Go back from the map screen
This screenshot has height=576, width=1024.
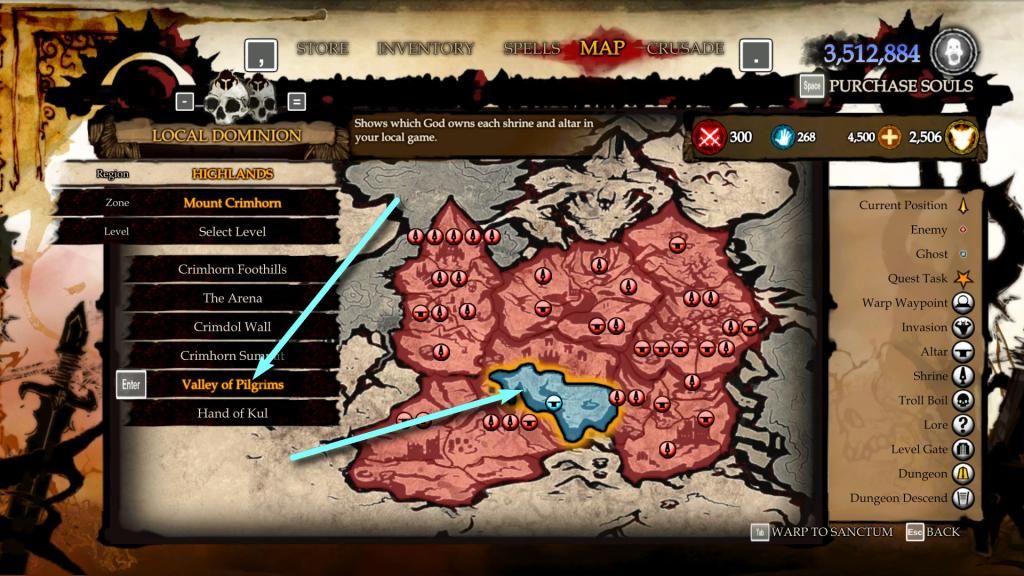coord(942,532)
